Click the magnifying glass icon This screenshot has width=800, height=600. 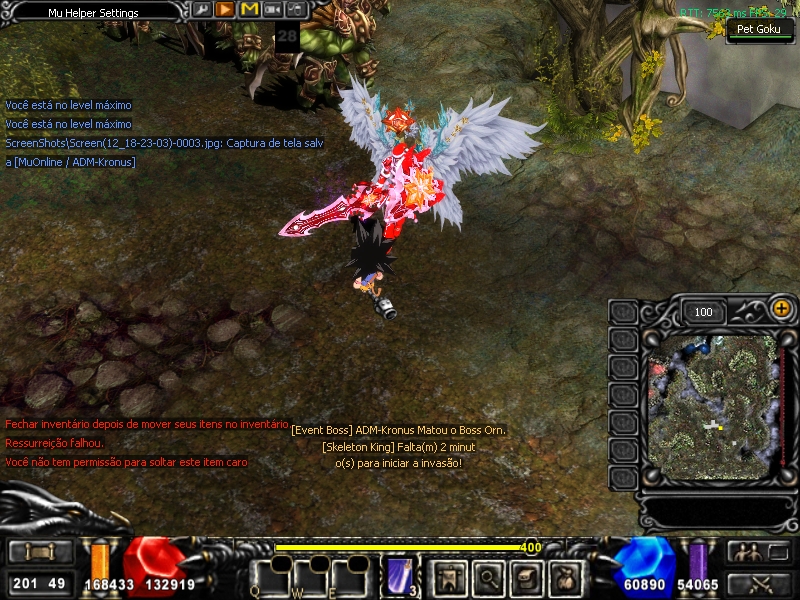pos(487,577)
